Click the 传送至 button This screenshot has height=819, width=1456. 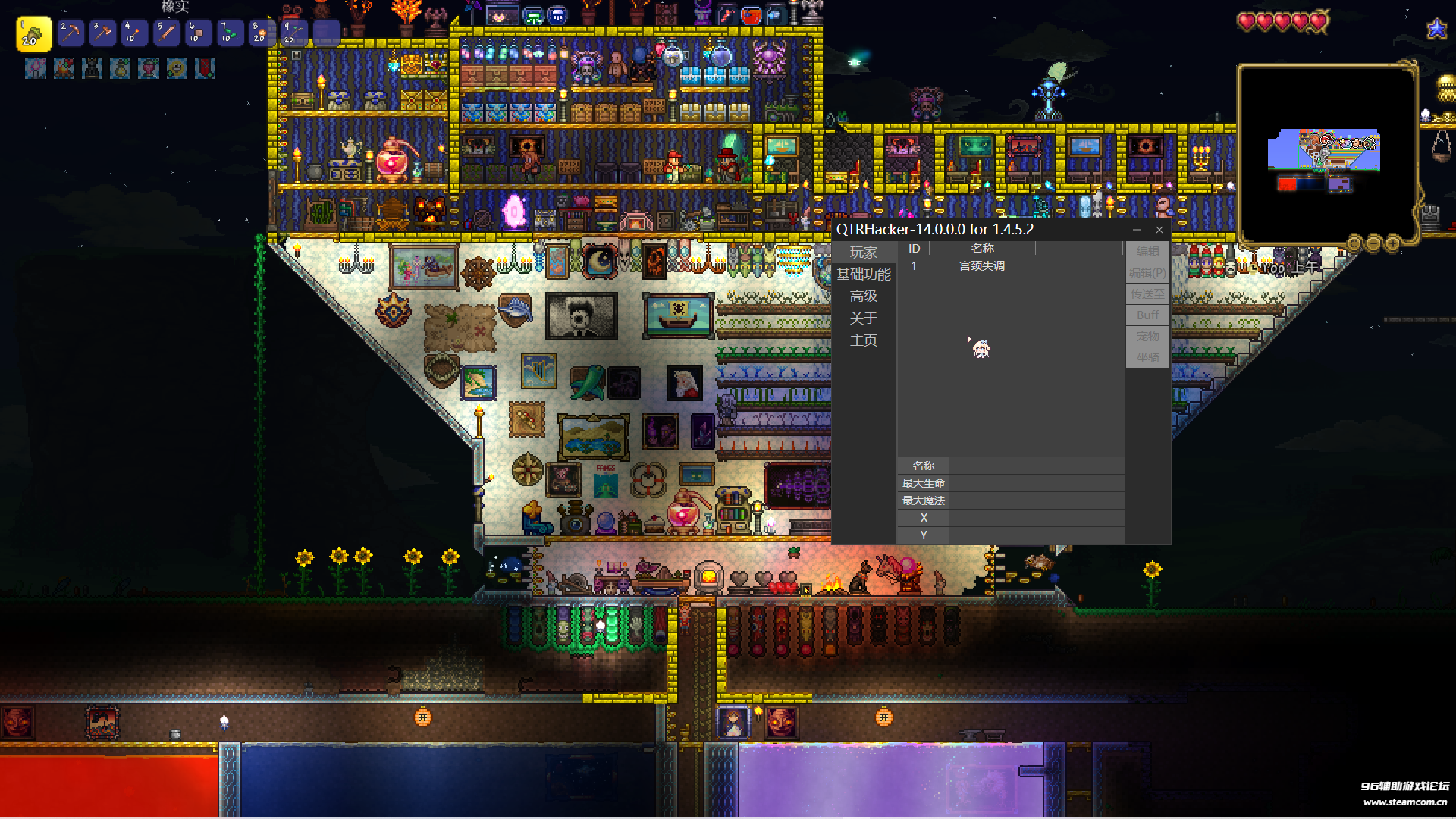tap(1147, 293)
